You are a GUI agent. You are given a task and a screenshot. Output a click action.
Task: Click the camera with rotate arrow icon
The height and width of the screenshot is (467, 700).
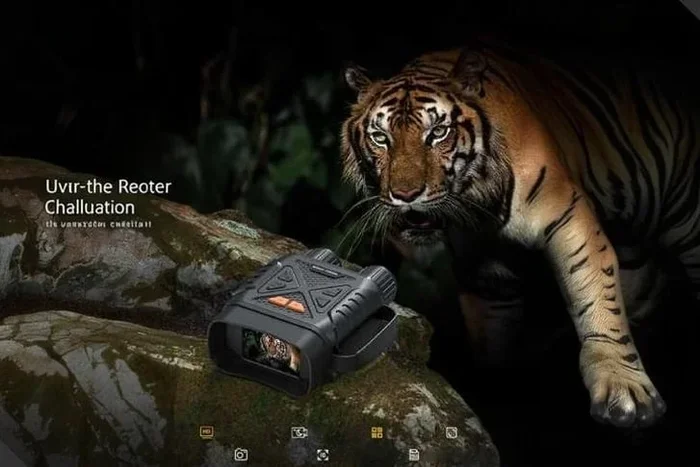pos(298,432)
